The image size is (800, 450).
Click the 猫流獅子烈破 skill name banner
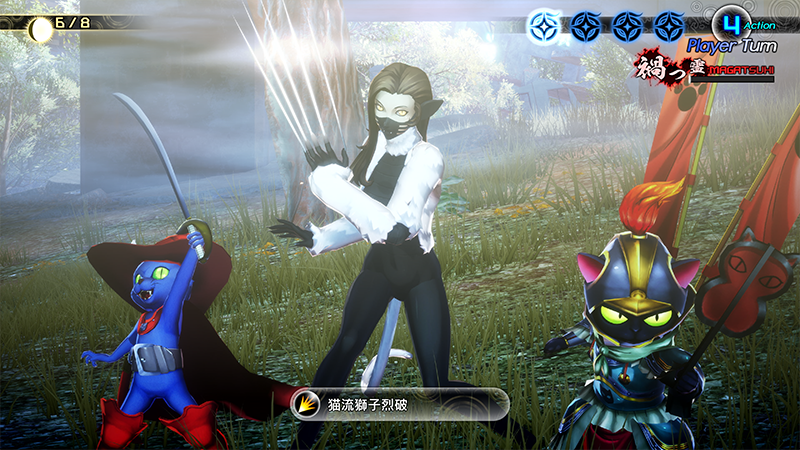(398, 403)
